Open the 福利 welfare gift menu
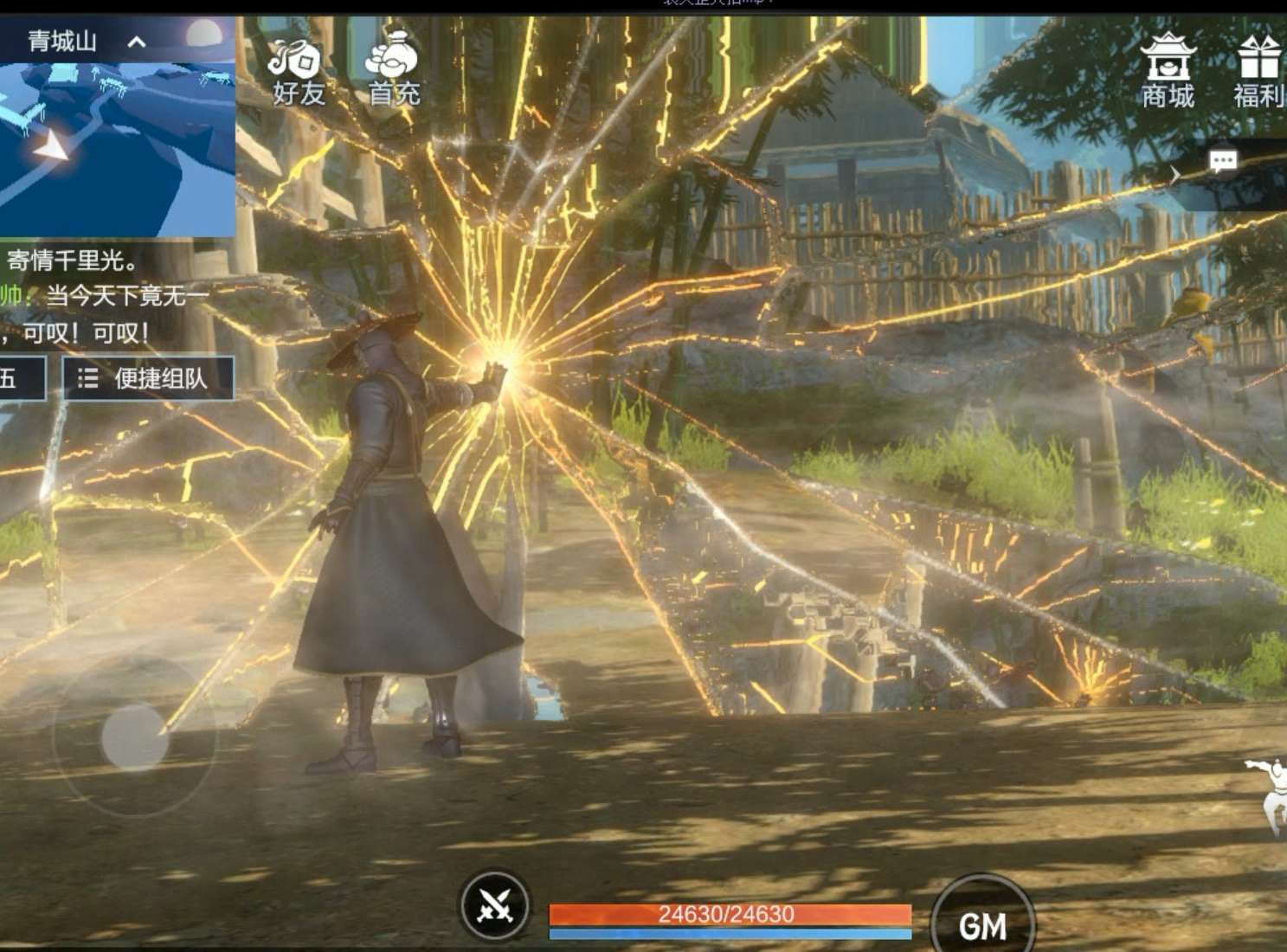Viewport: 1287px width, 952px height. pyautogui.click(x=1258, y=73)
